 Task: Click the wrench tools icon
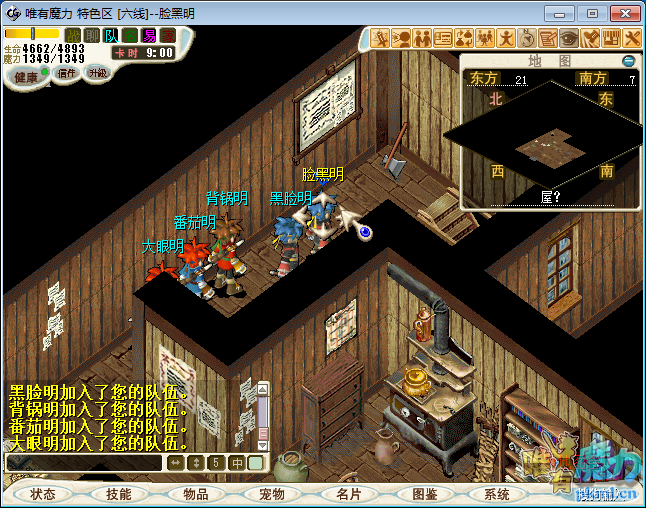coord(632,39)
